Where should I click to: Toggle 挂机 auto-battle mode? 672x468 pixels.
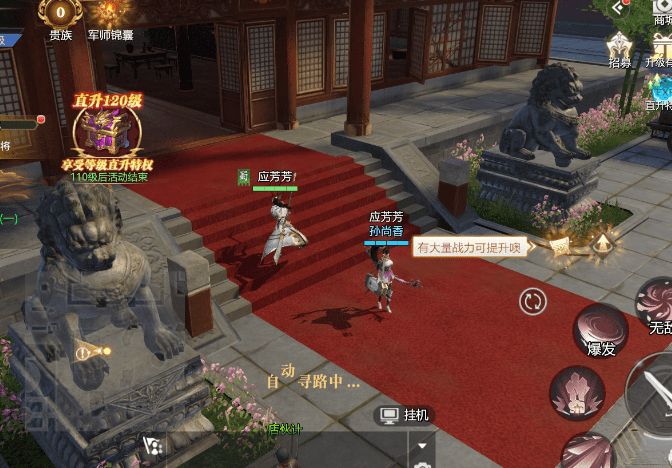[405, 414]
